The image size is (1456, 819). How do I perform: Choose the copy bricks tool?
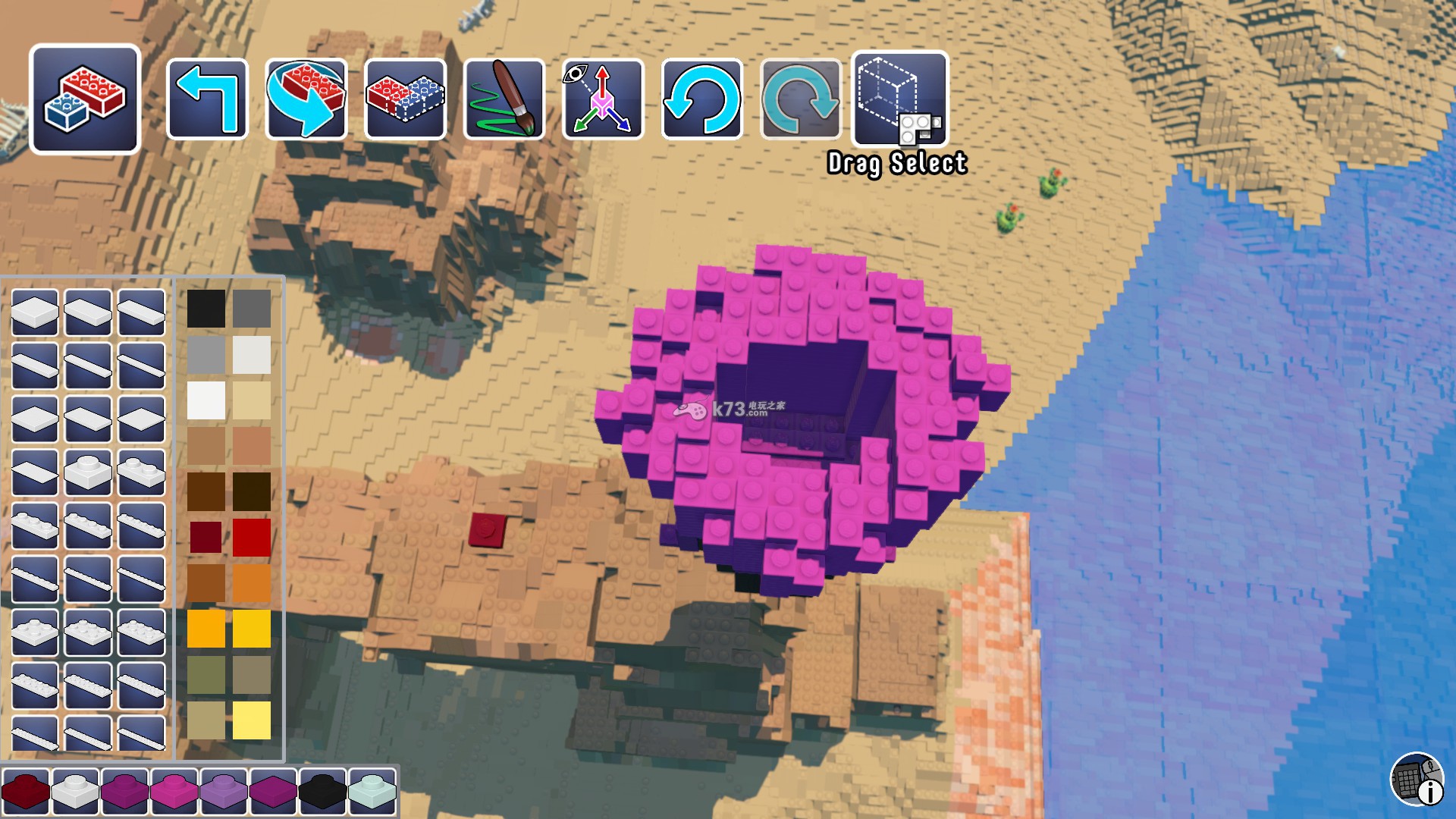pos(405,99)
